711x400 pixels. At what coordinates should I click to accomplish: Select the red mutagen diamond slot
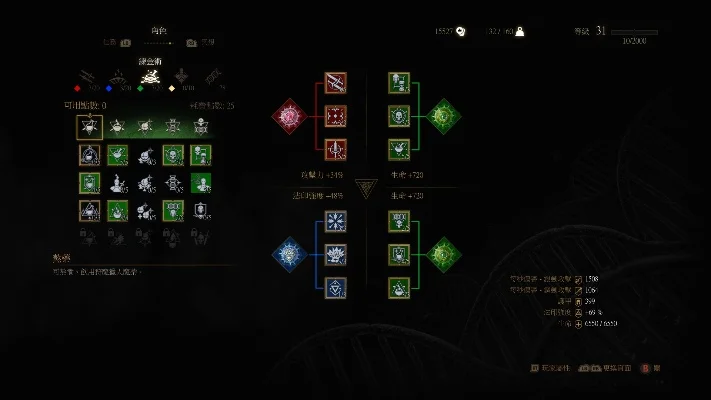(x=289, y=116)
